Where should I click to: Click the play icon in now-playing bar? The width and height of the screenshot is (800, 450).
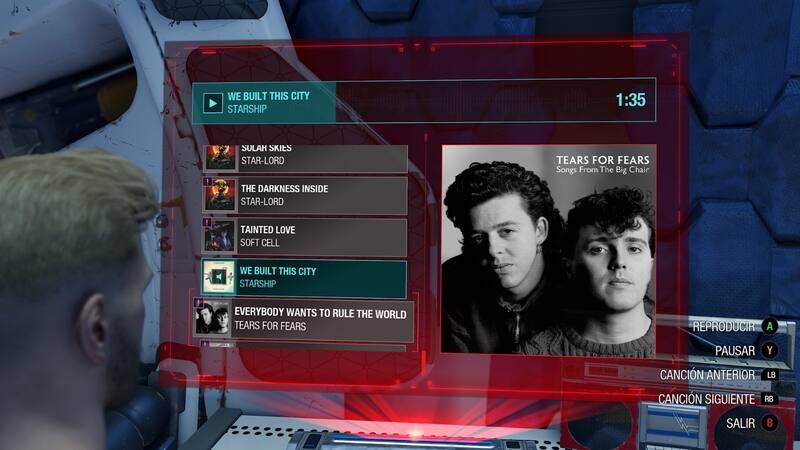tap(212, 102)
